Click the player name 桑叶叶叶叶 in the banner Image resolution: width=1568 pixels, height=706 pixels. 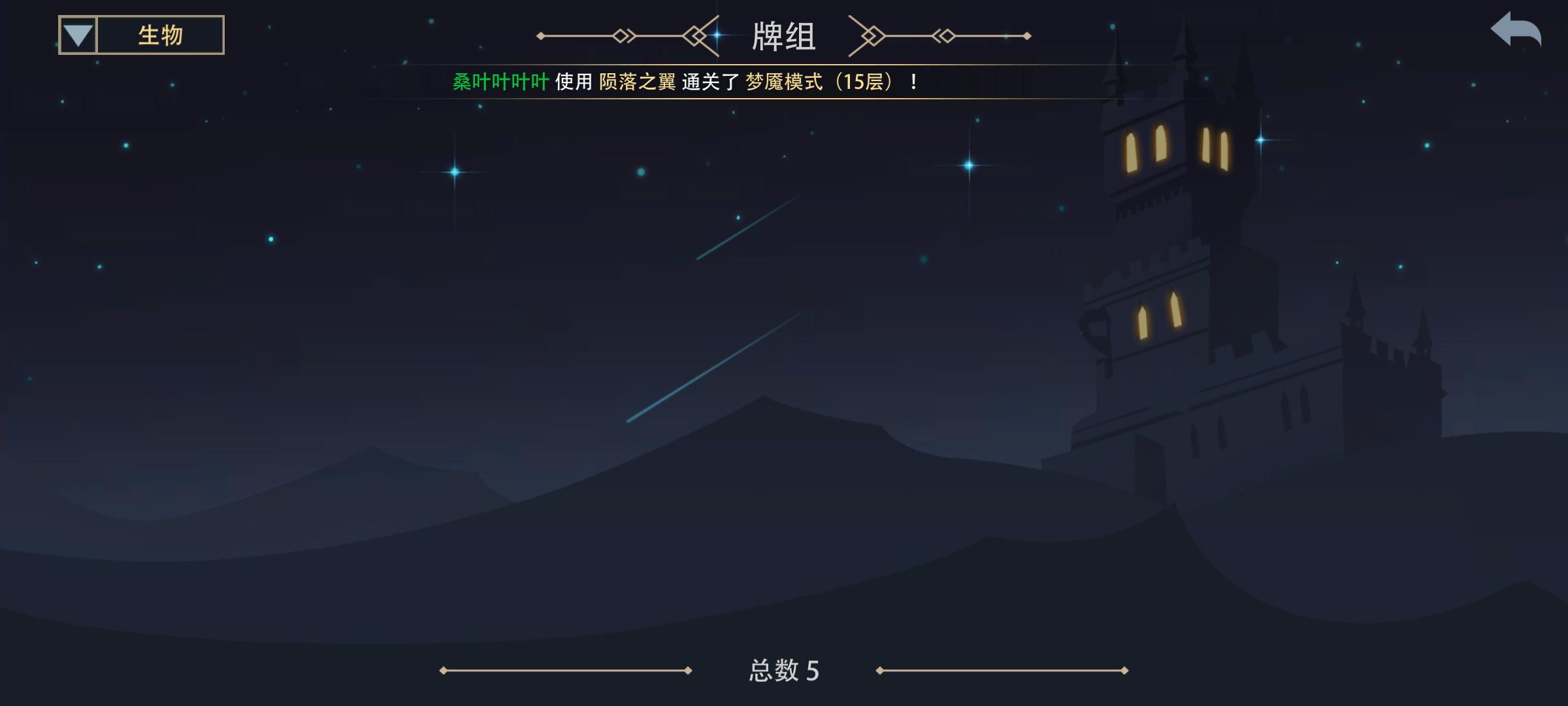[x=500, y=83]
